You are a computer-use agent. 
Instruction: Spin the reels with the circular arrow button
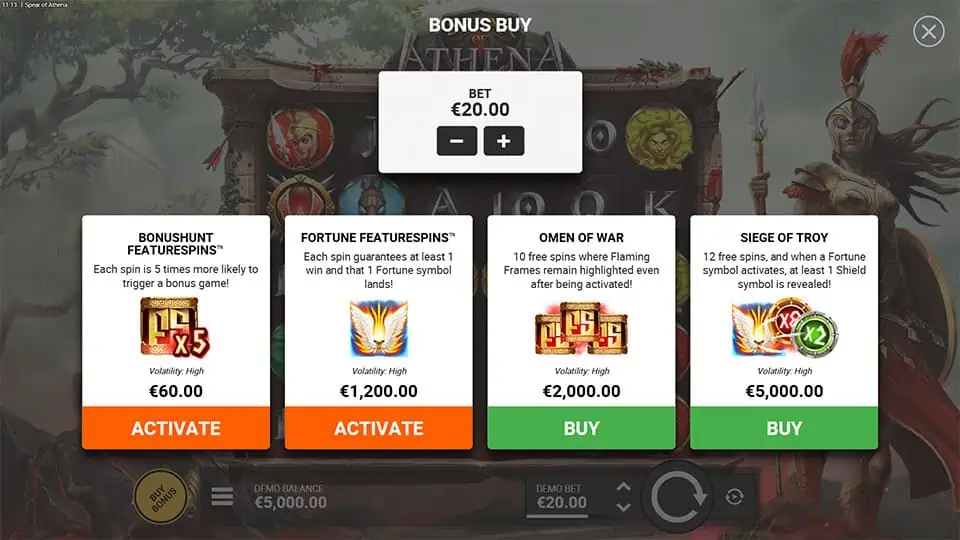coord(681,496)
